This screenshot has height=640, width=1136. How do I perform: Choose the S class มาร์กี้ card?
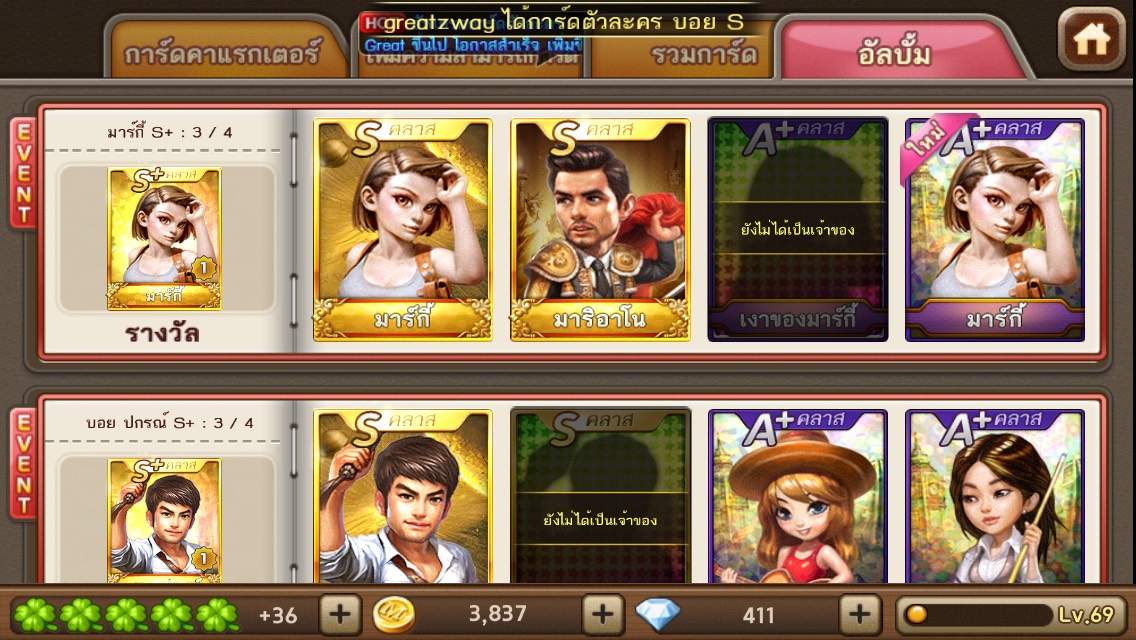[x=403, y=230]
